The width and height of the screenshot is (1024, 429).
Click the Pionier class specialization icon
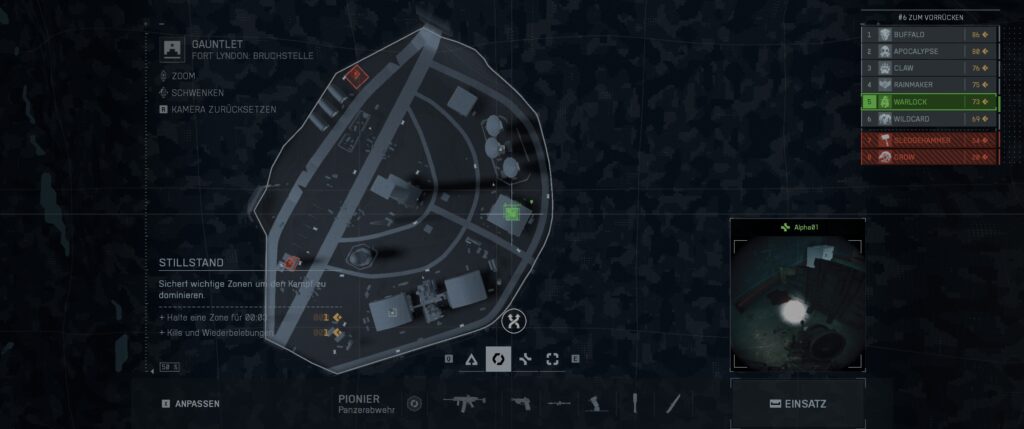(x=416, y=404)
